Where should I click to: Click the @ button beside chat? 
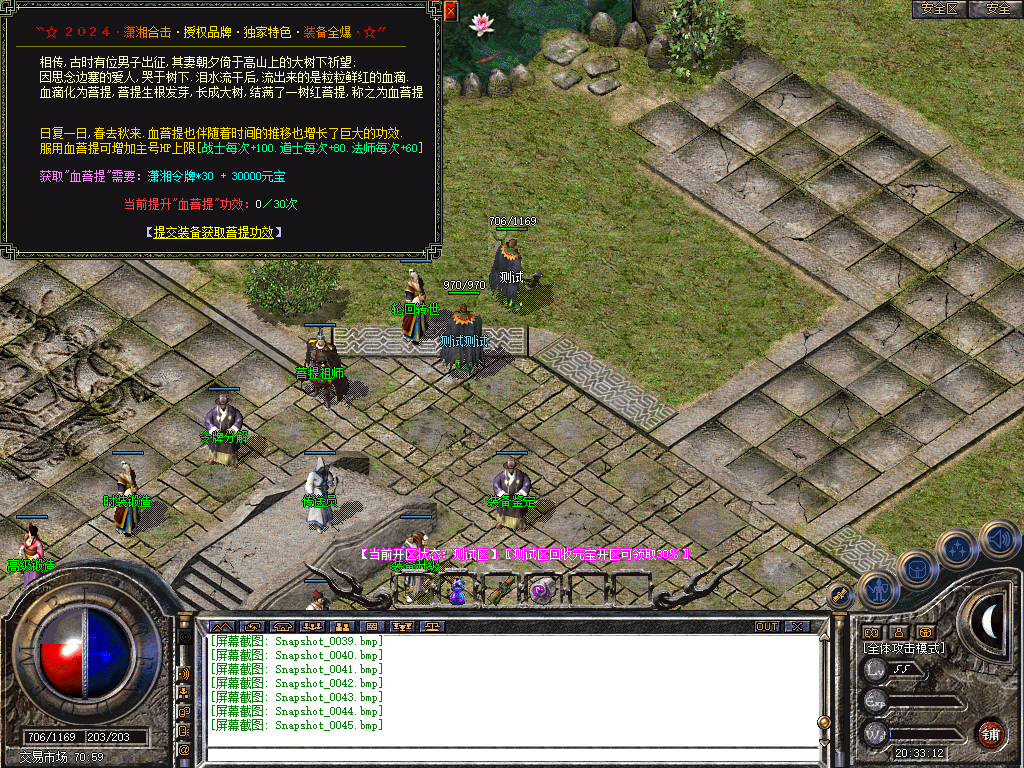(x=184, y=749)
